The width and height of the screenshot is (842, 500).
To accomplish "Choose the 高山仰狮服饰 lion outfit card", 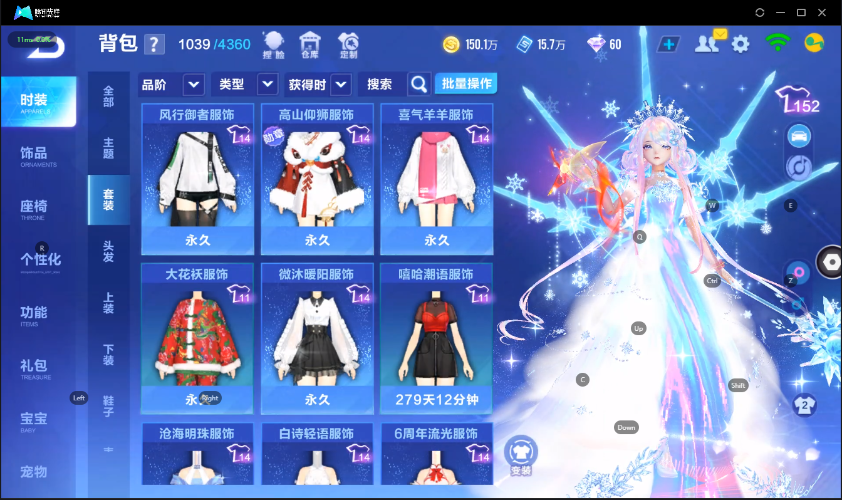I will 317,178.
